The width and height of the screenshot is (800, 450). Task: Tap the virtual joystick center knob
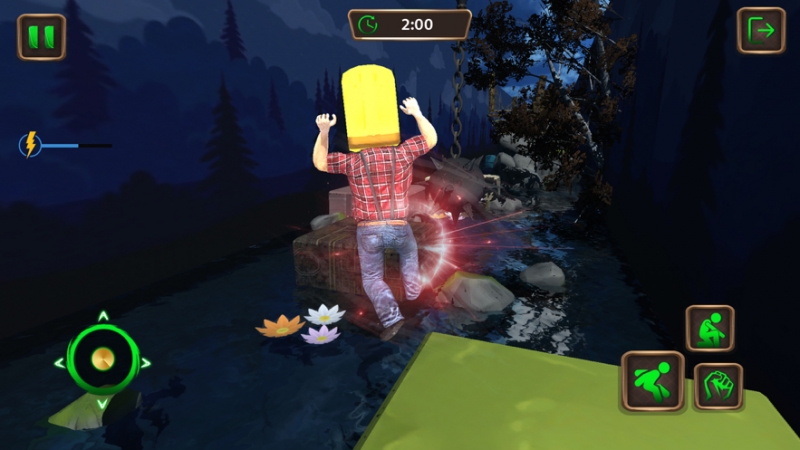(102, 360)
